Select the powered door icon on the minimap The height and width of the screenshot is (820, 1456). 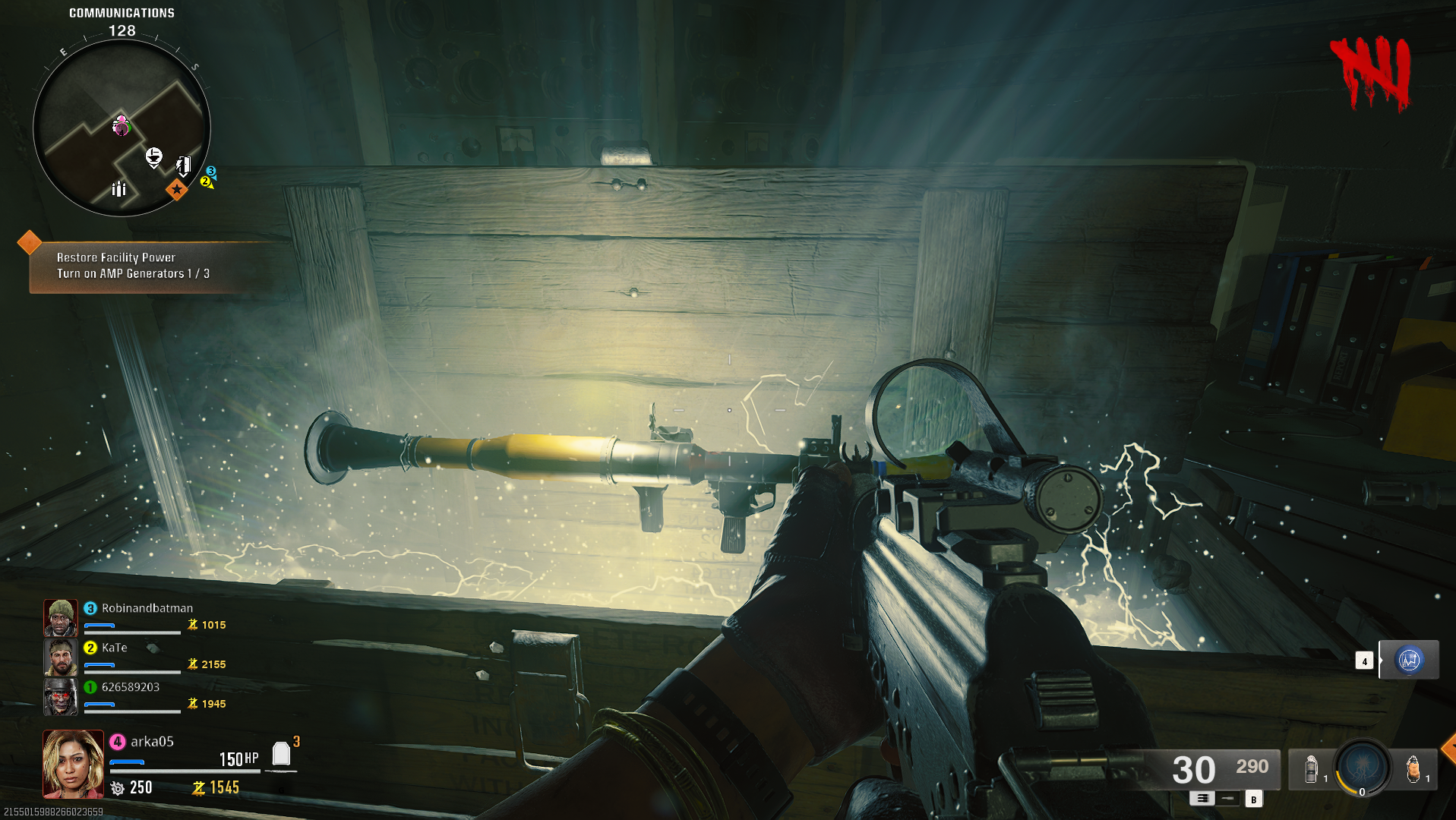[184, 166]
